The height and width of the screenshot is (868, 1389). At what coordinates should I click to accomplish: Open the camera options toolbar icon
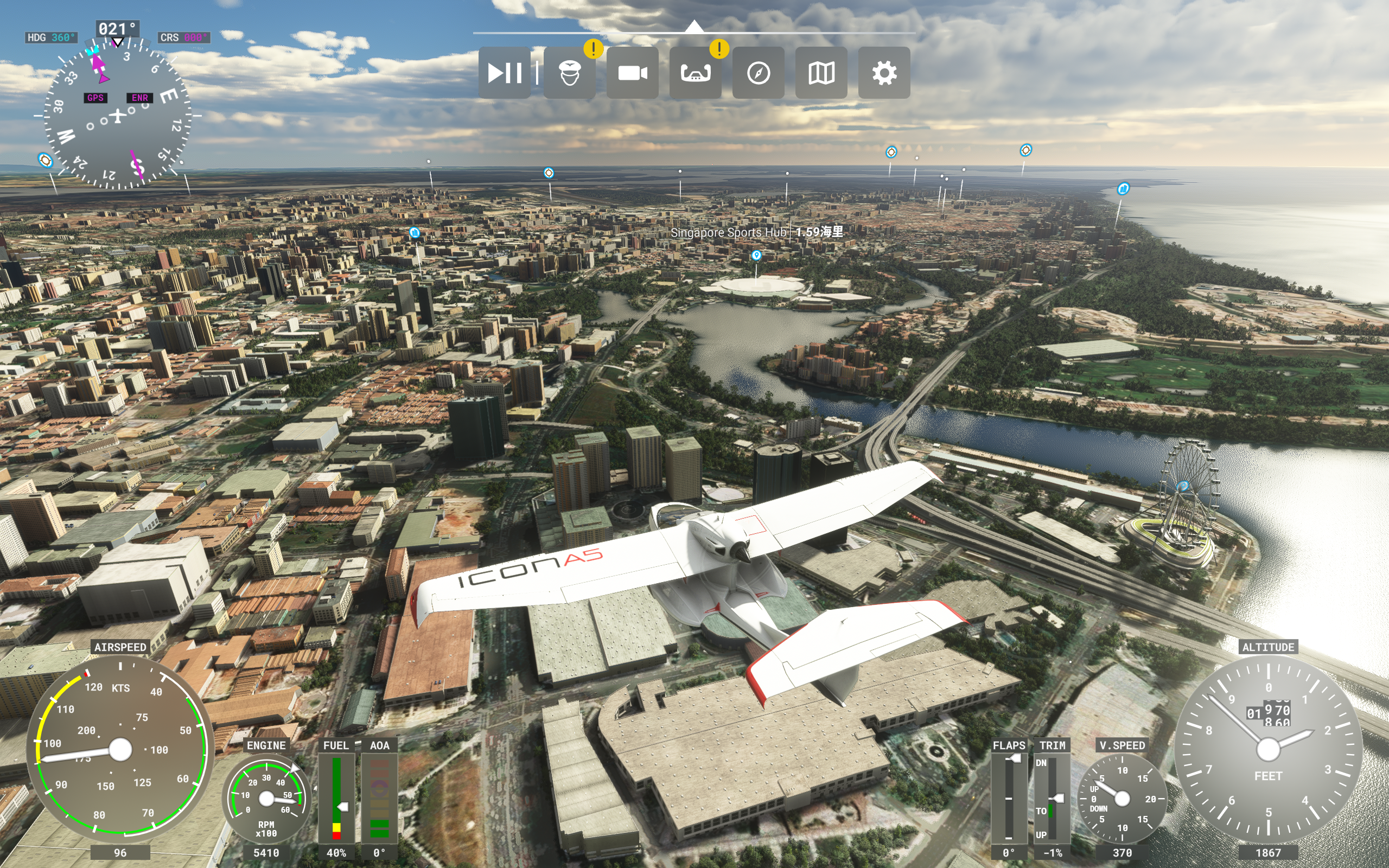click(633, 73)
